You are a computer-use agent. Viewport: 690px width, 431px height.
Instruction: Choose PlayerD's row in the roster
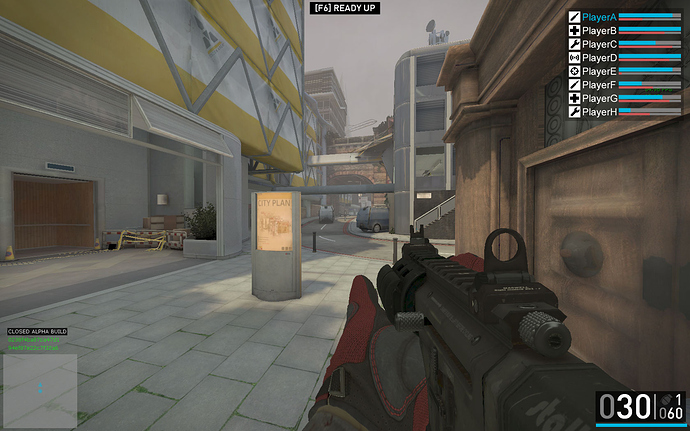599,58
